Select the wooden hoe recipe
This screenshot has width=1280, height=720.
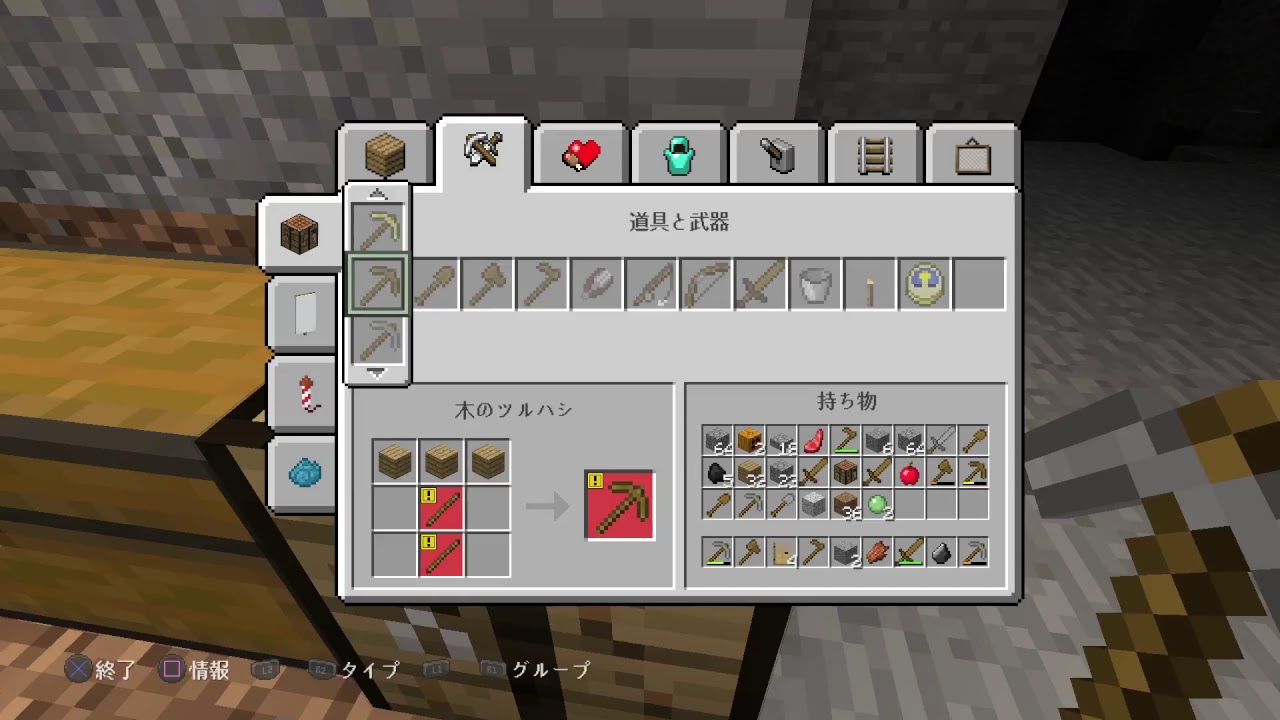click(541, 283)
